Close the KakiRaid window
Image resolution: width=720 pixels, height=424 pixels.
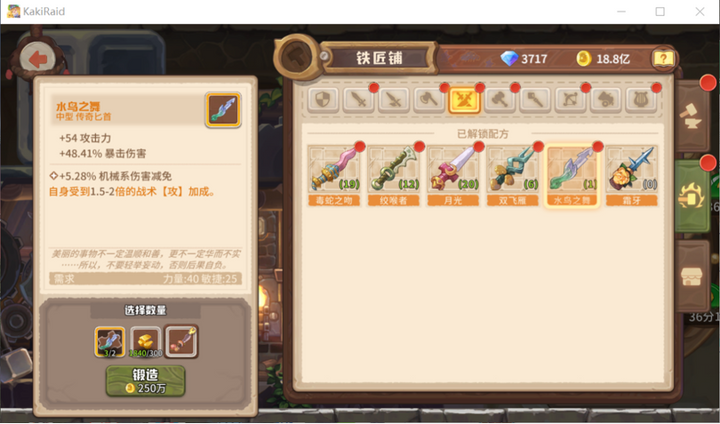point(698,11)
